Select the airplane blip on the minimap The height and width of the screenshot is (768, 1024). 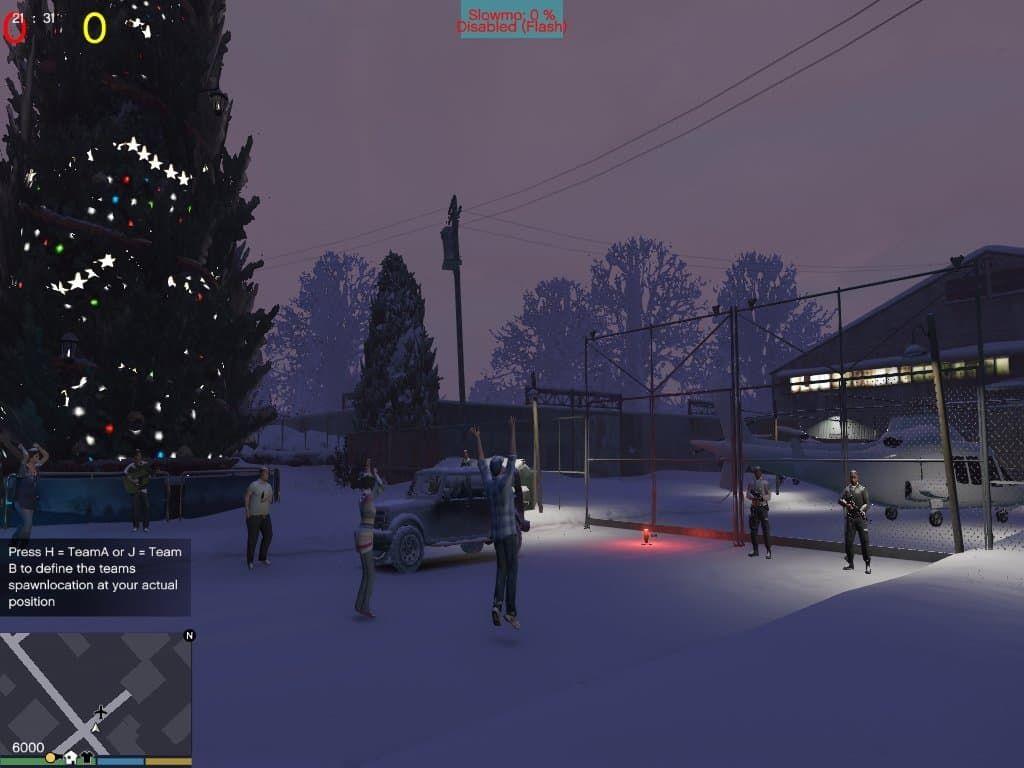point(100,712)
